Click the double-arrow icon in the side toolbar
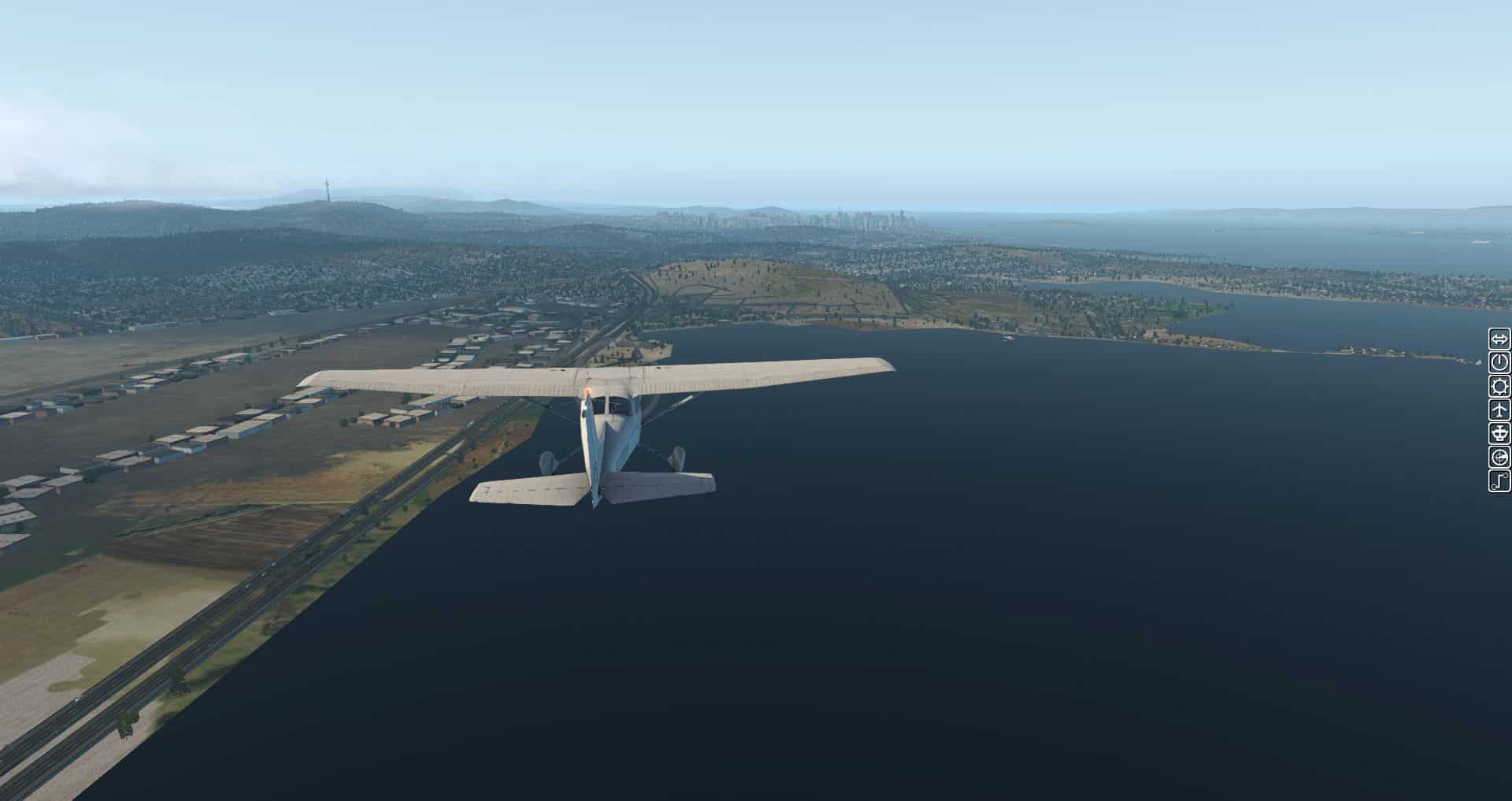The width and height of the screenshot is (1512, 801). (1499, 339)
